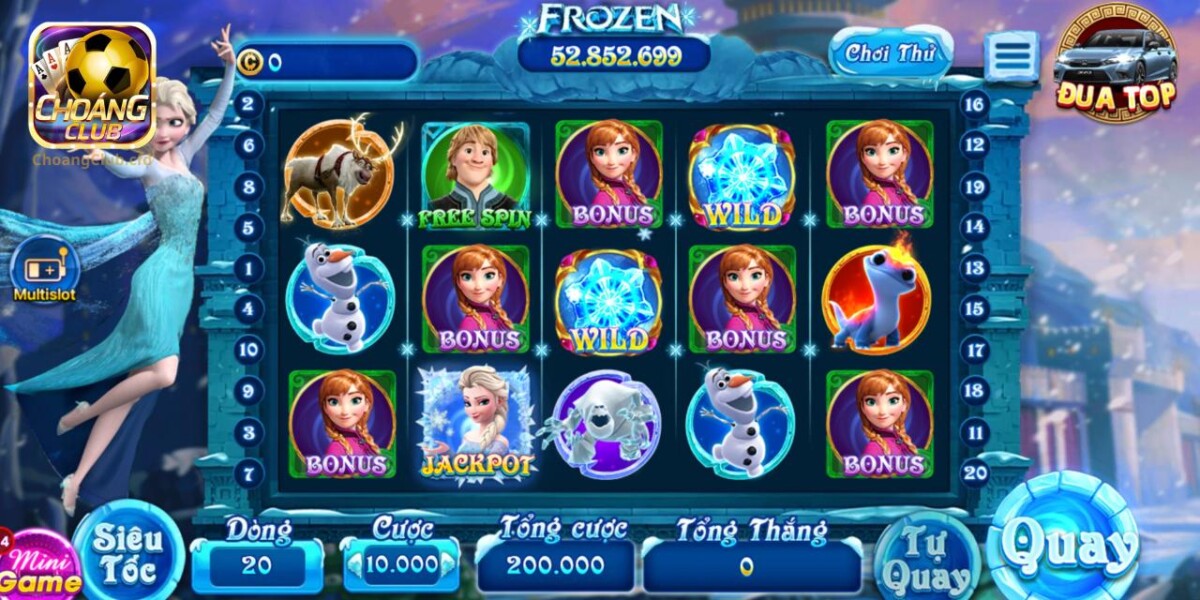This screenshot has height=600, width=1200.
Task: Select payline number 7 marker
Action: click(x=248, y=473)
